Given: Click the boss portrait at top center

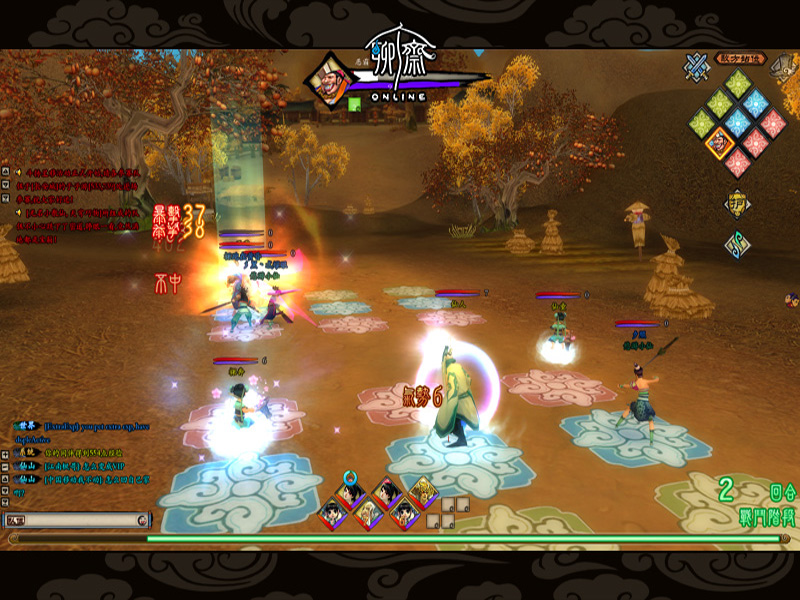Looking at the screenshot, I should 329,78.
